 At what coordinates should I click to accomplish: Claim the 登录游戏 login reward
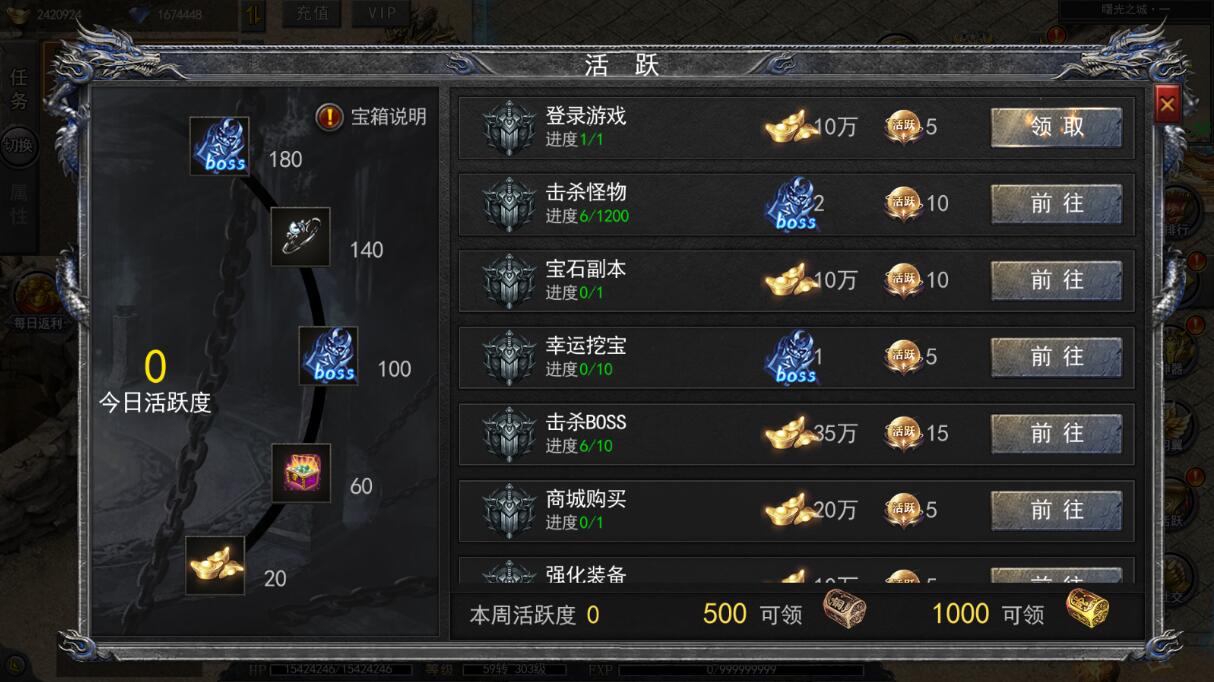(1056, 127)
